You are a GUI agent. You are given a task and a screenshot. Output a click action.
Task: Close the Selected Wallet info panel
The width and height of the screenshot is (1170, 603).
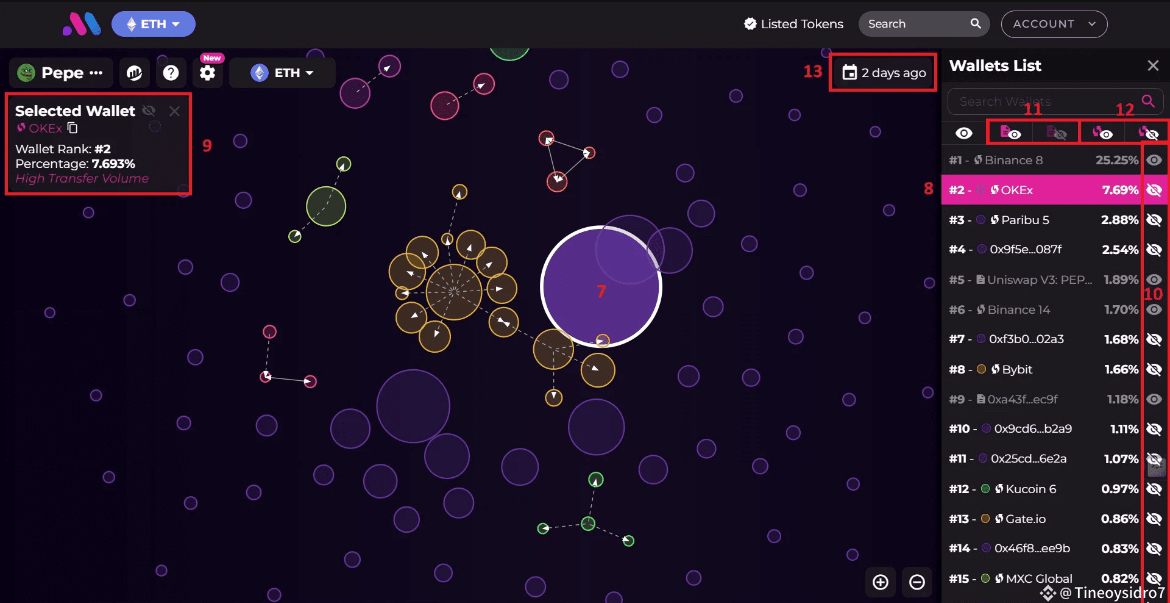174,111
